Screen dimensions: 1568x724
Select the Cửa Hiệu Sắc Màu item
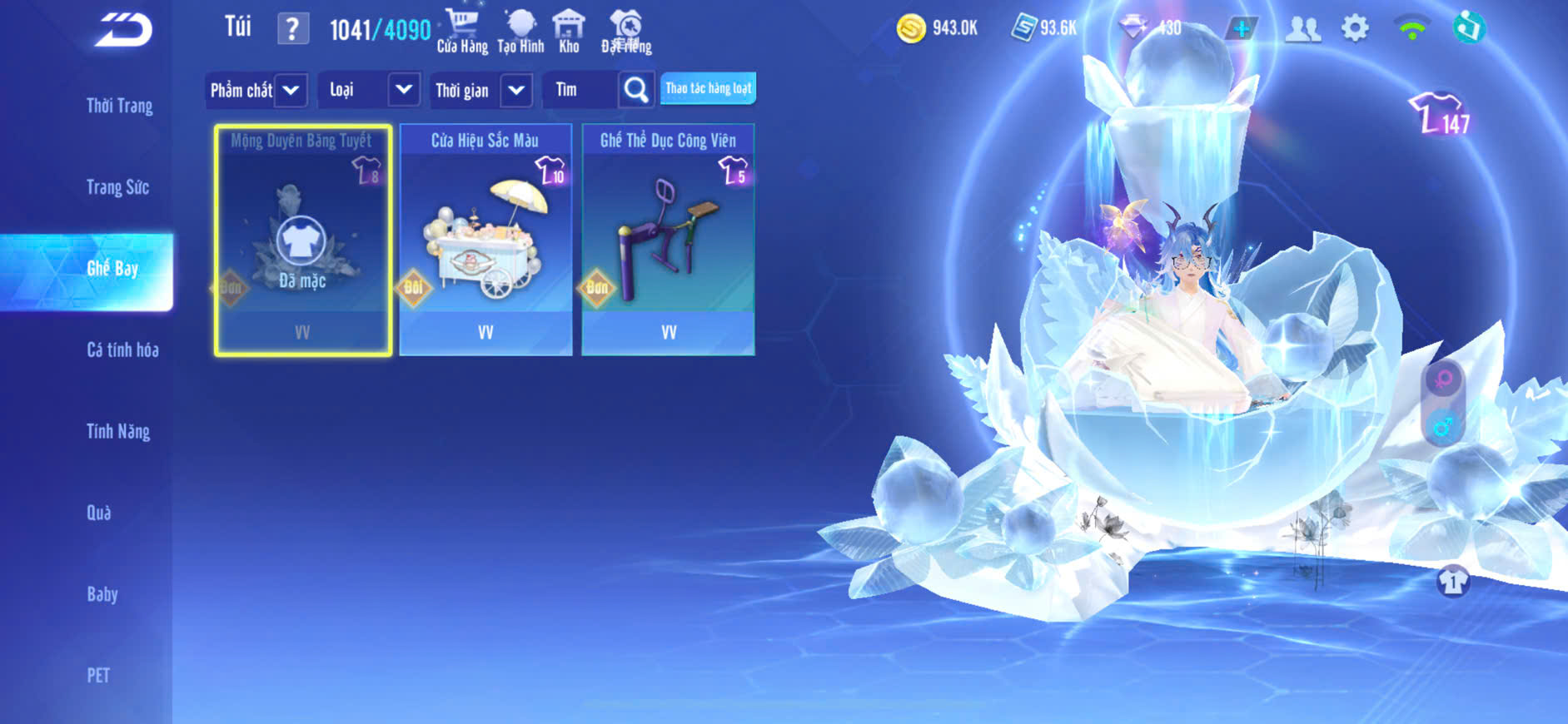485,240
